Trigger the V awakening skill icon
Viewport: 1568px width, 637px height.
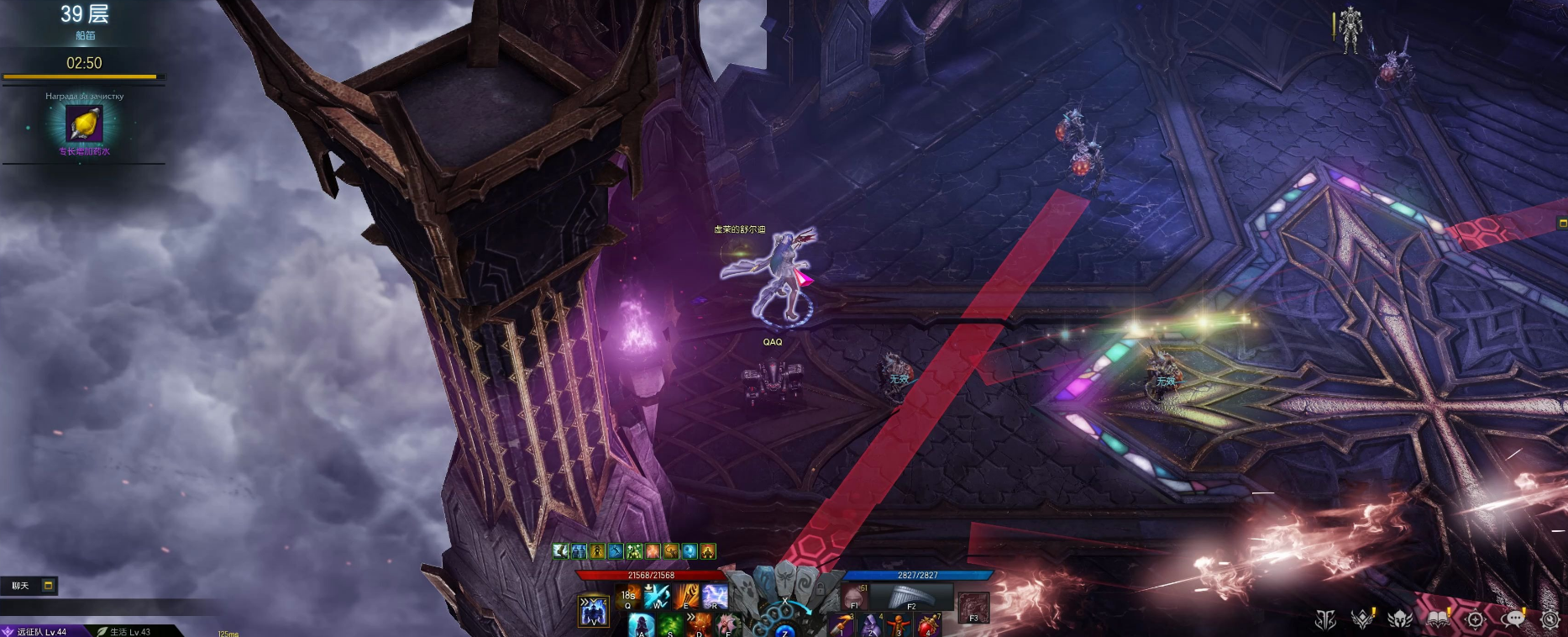[594, 611]
